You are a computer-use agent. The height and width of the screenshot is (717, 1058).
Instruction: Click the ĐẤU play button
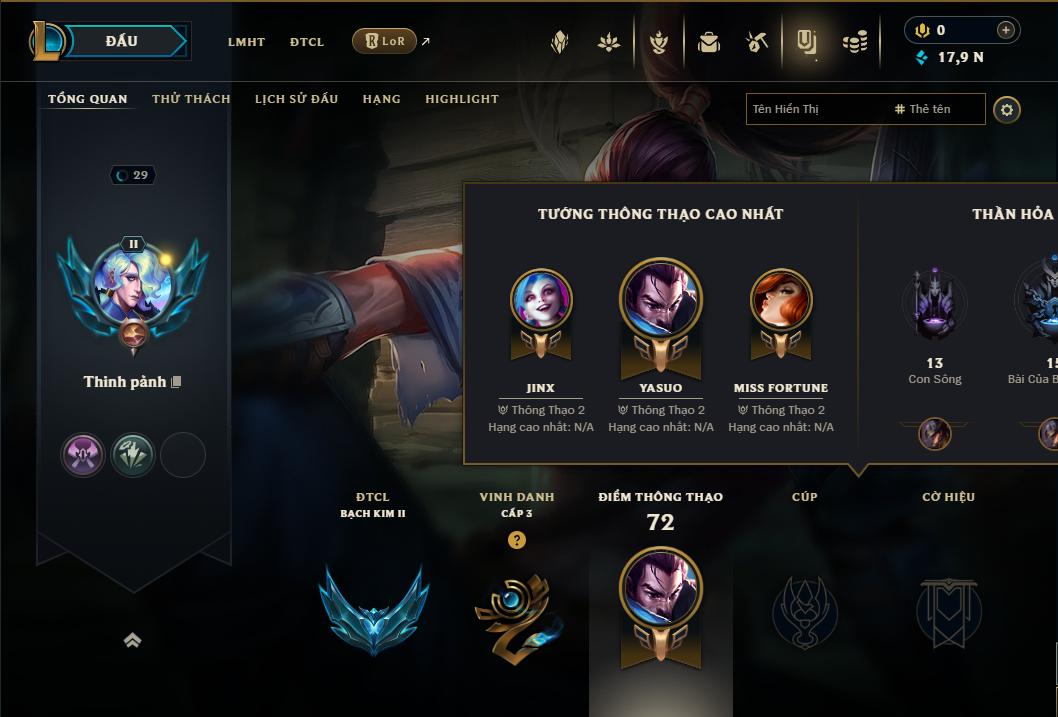pyautogui.click(x=122, y=41)
